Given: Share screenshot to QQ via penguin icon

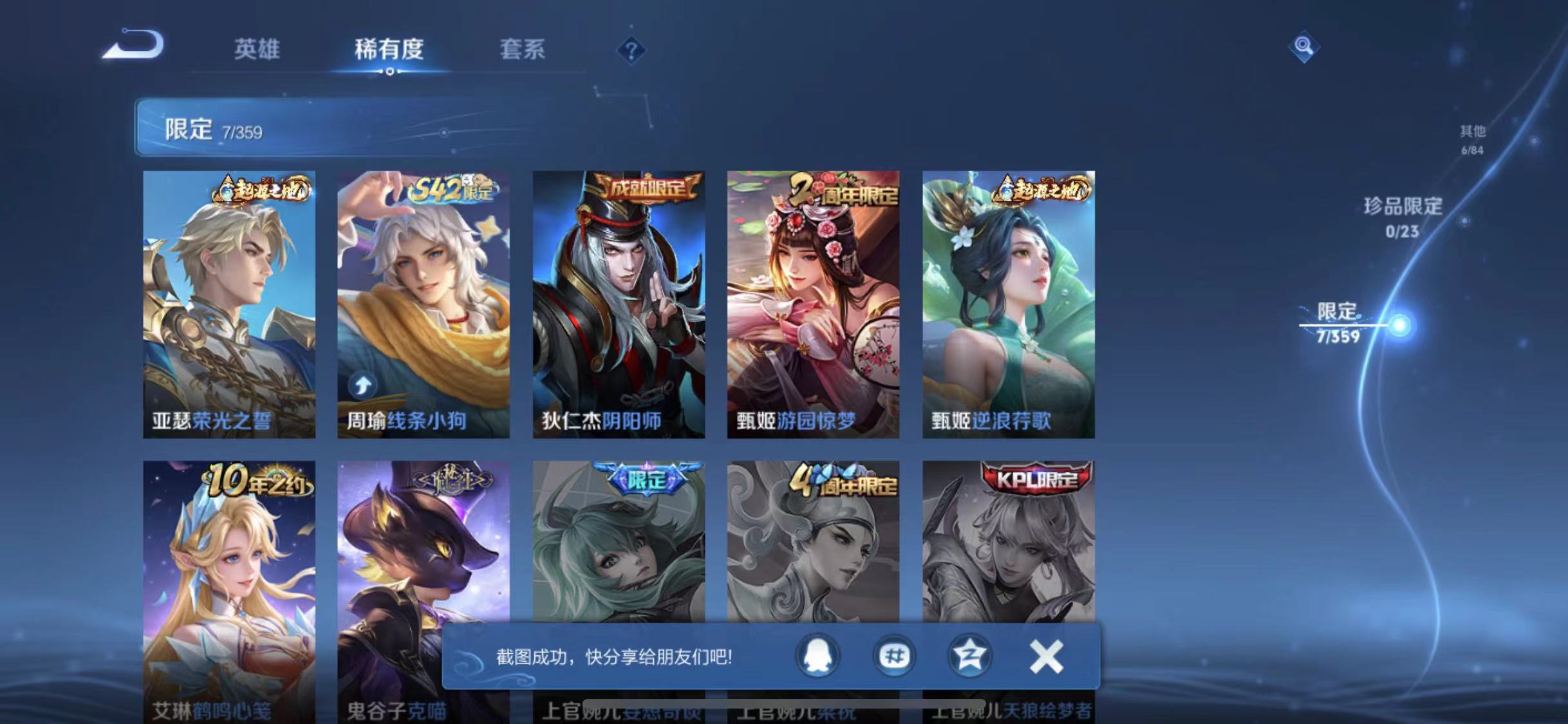Looking at the screenshot, I should 819,658.
